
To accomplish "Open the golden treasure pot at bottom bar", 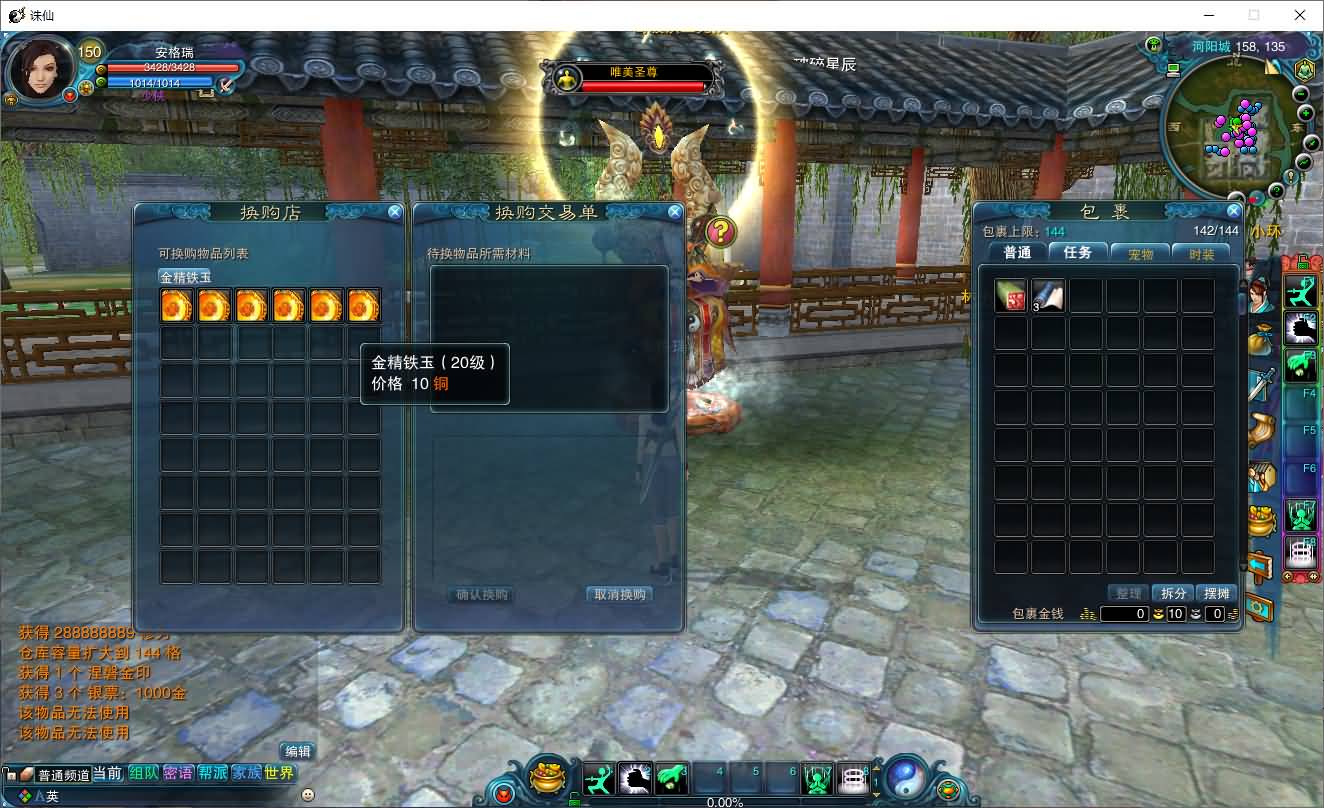I will 549,777.
